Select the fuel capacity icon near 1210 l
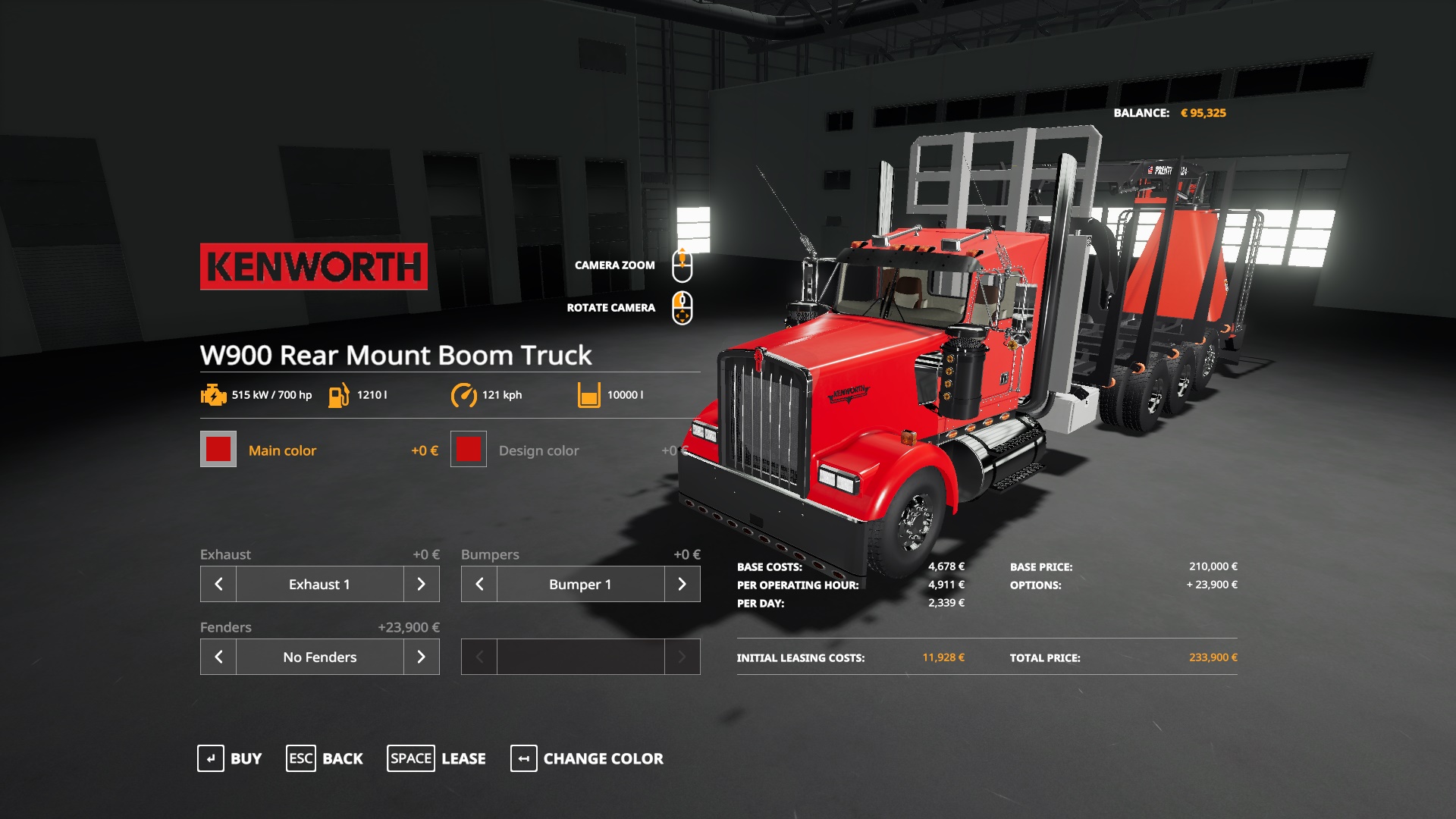The height and width of the screenshot is (819, 1456). coord(339,394)
